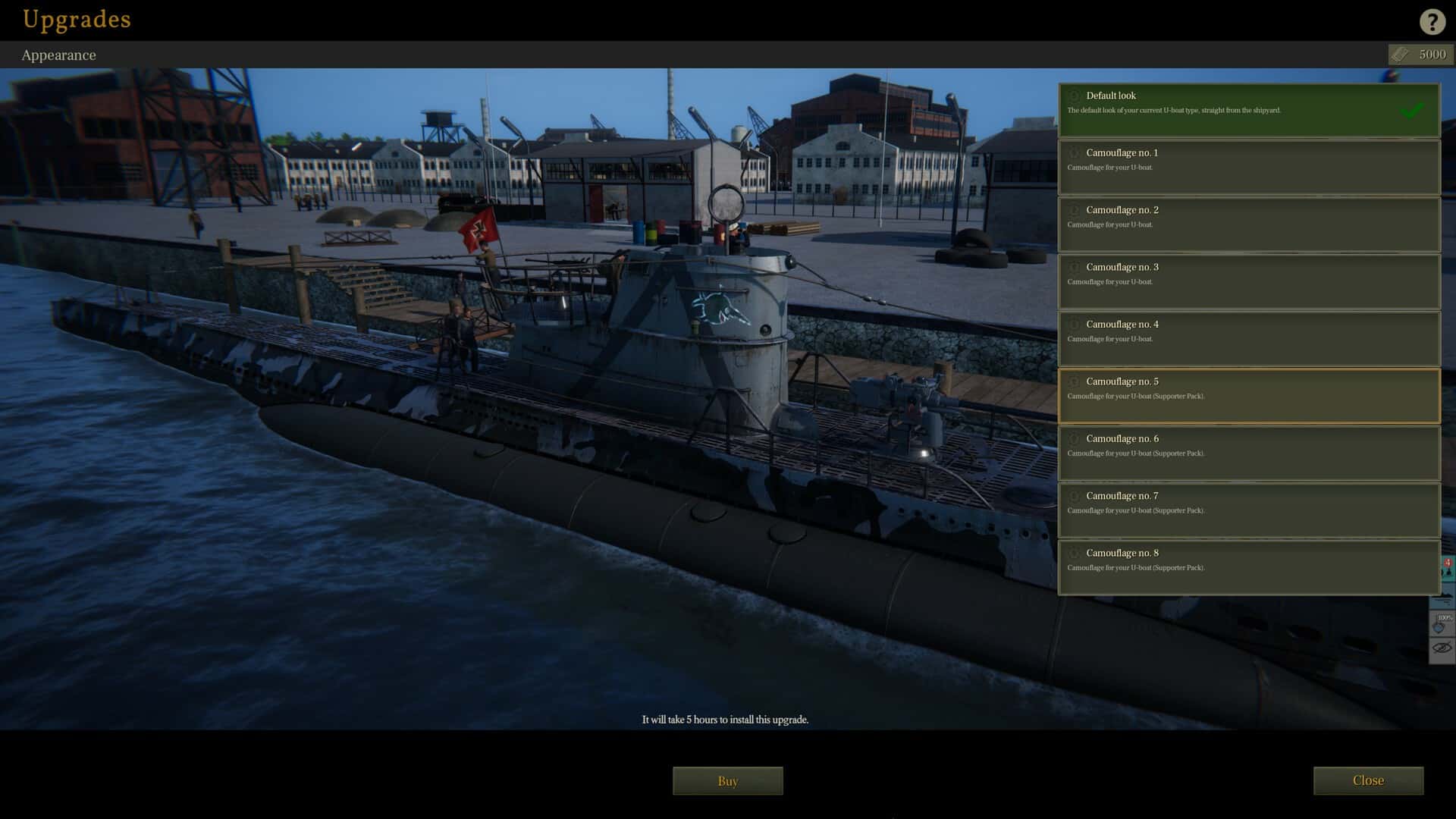
Task: Click the Upgrades screen title
Action: [x=76, y=20]
